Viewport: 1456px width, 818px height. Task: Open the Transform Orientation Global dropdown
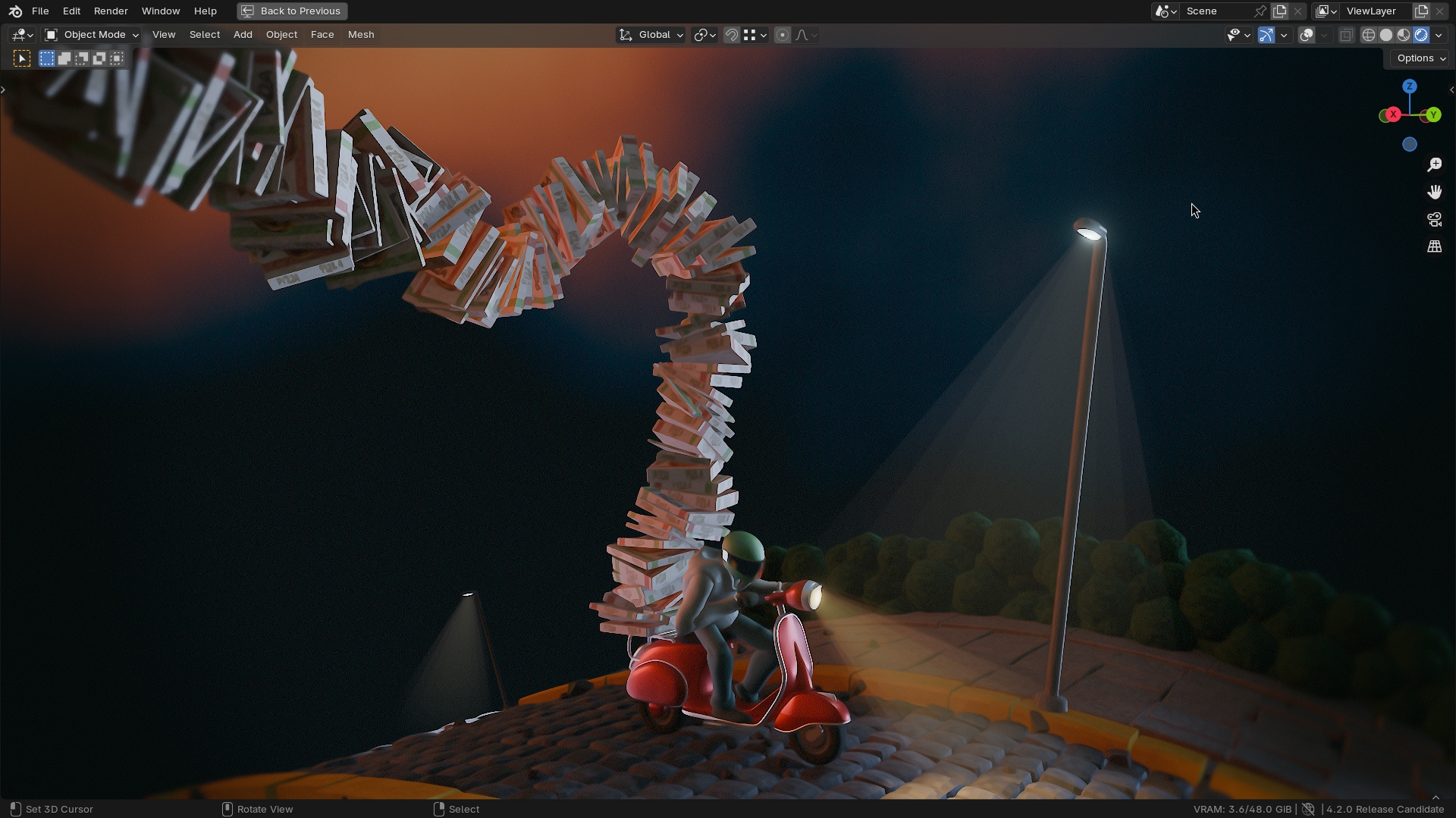(x=650, y=35)
